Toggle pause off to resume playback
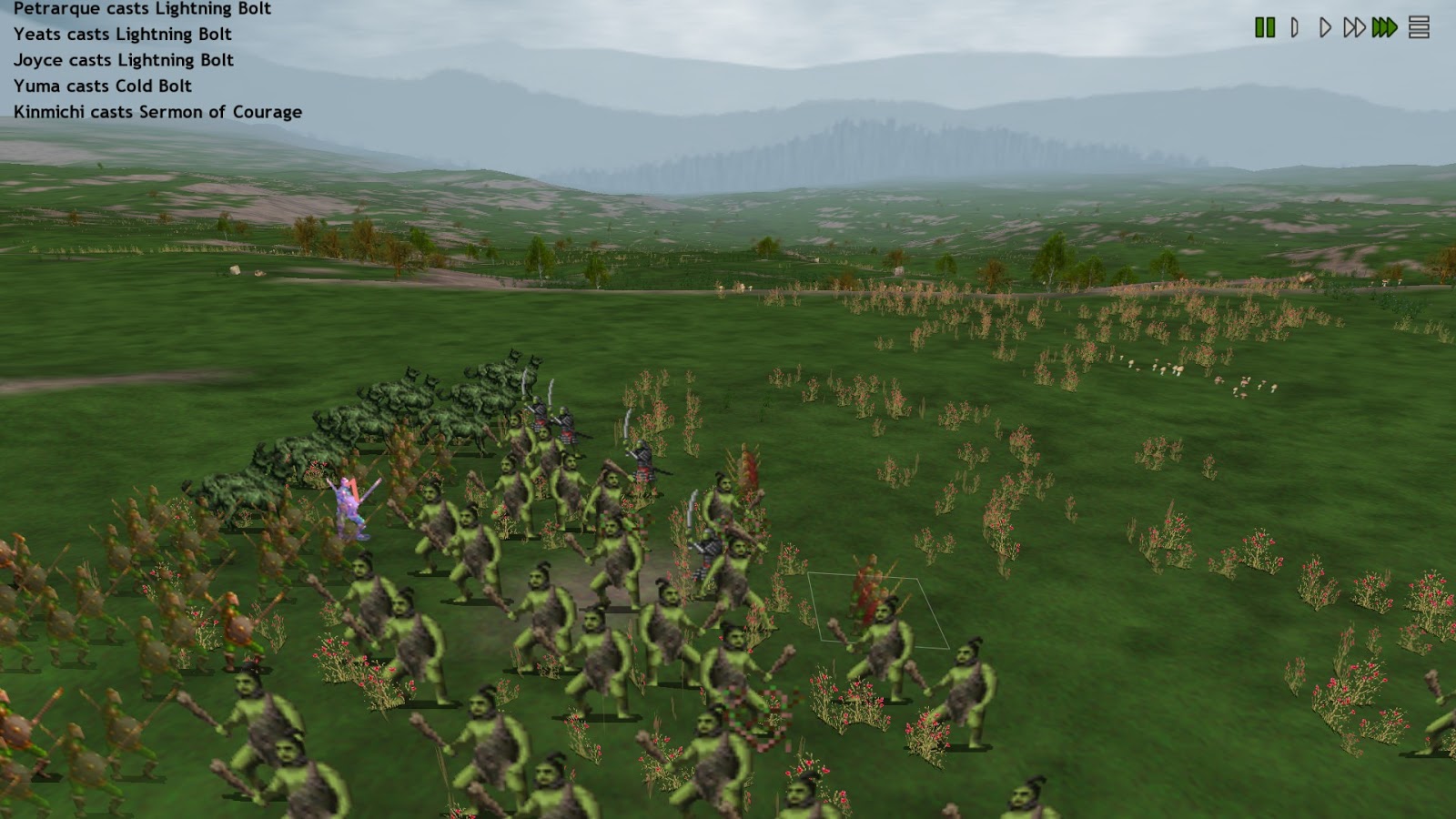The height and width of the screenshot is (819, 1456). 1265,27
